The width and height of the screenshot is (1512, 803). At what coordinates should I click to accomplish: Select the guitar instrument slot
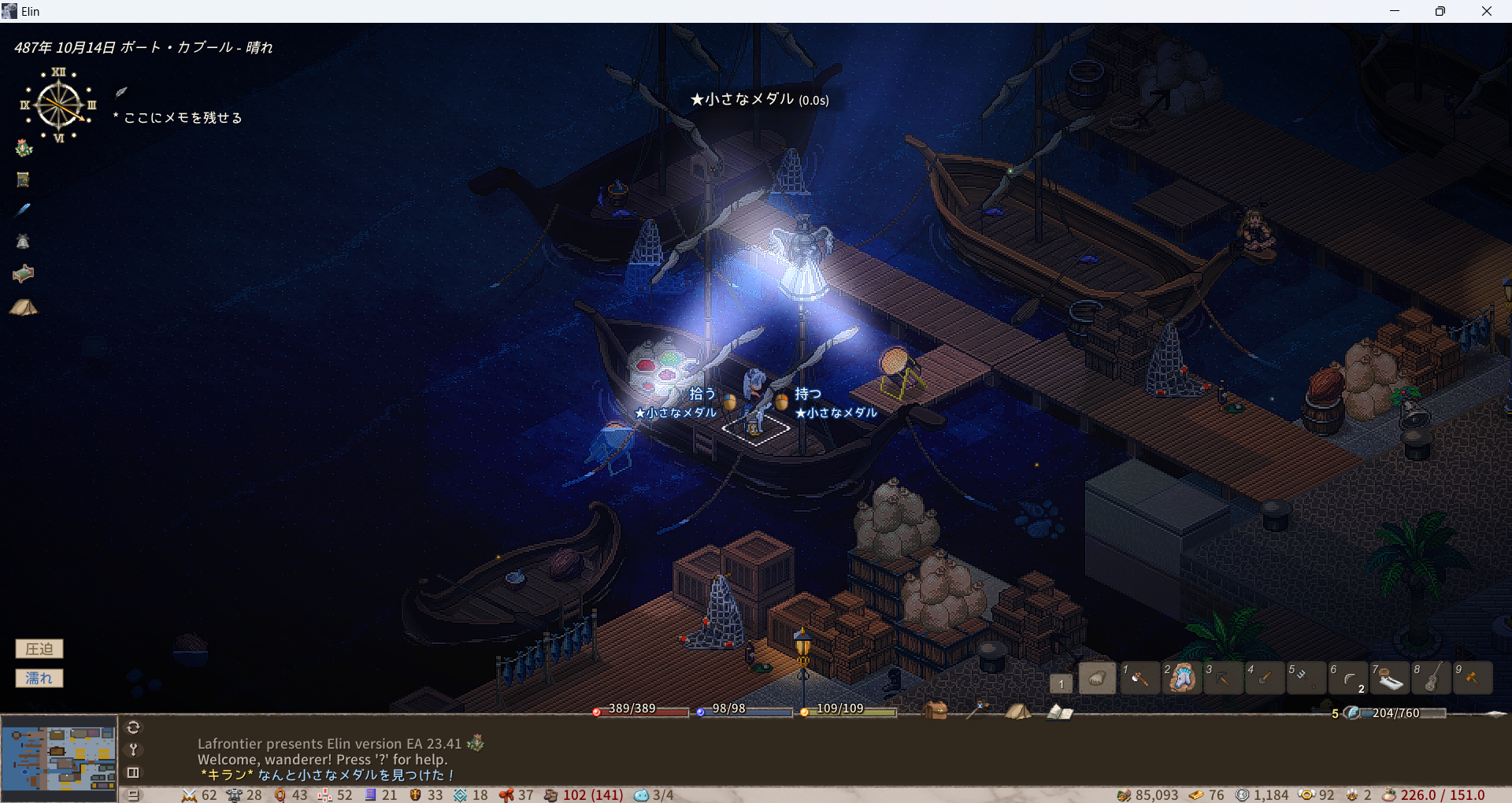click(x=1432, y=678)
